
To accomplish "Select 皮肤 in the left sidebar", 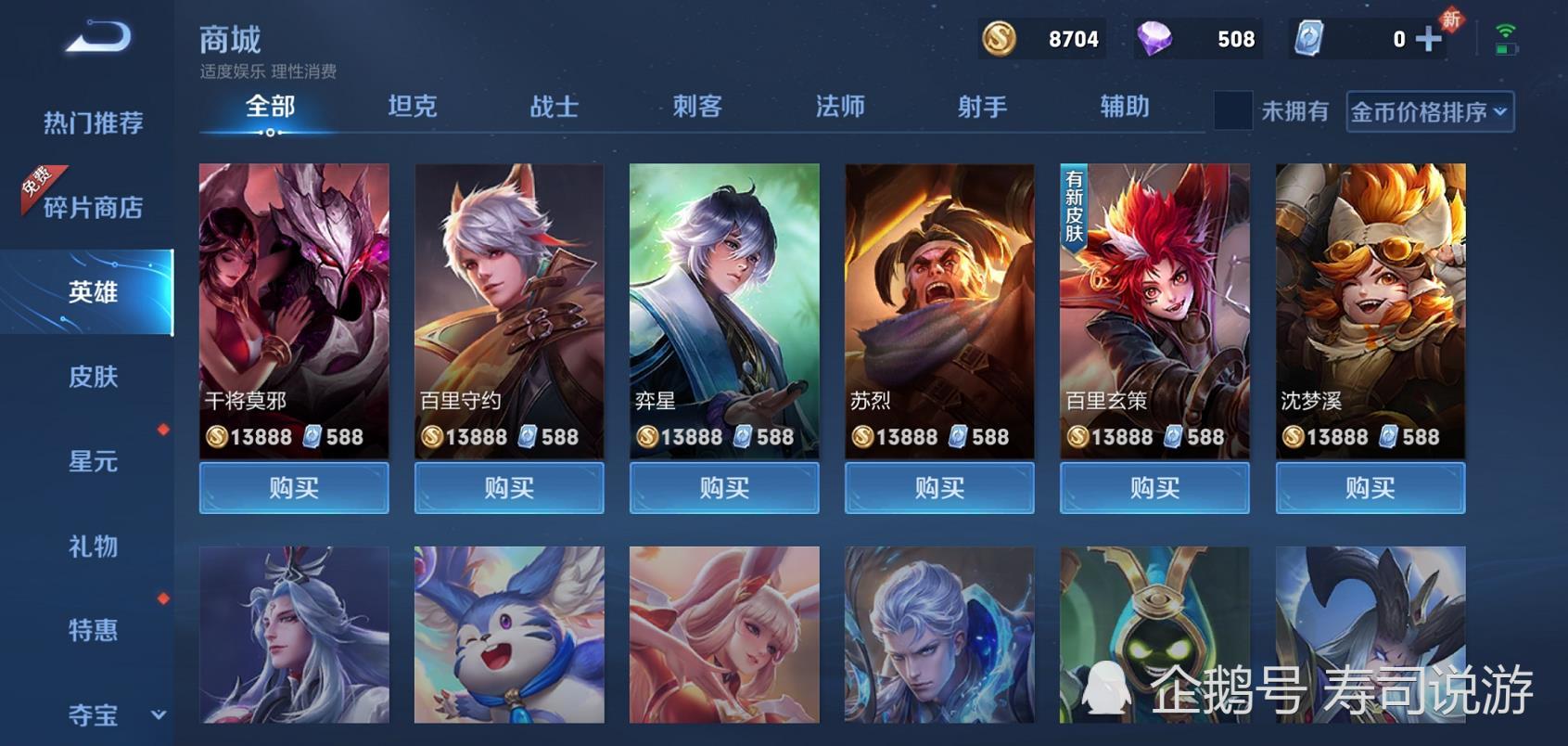I will (91, 377).
